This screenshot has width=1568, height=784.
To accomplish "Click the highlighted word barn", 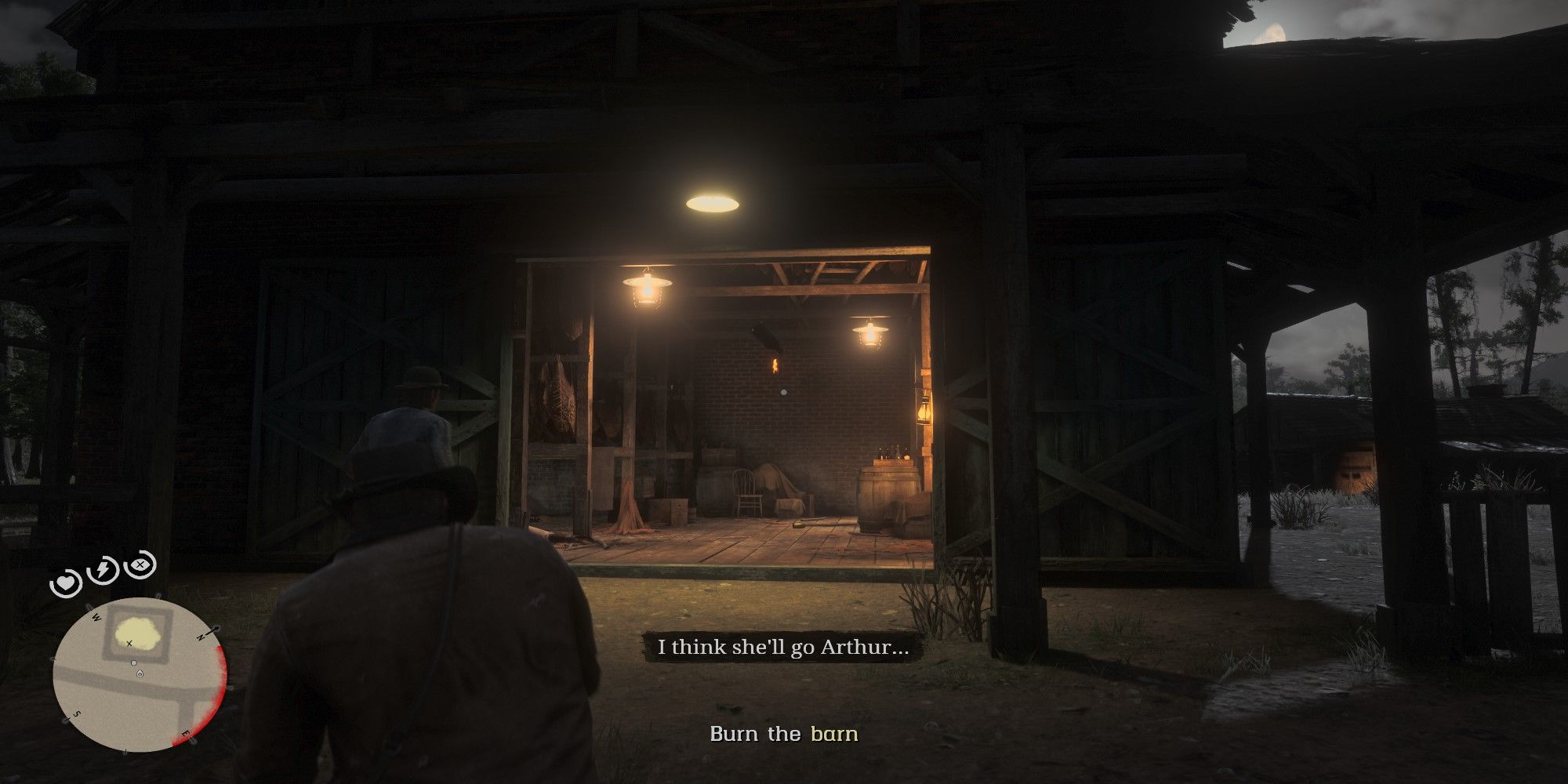I will pyautogui.click(x=834, y=735).
